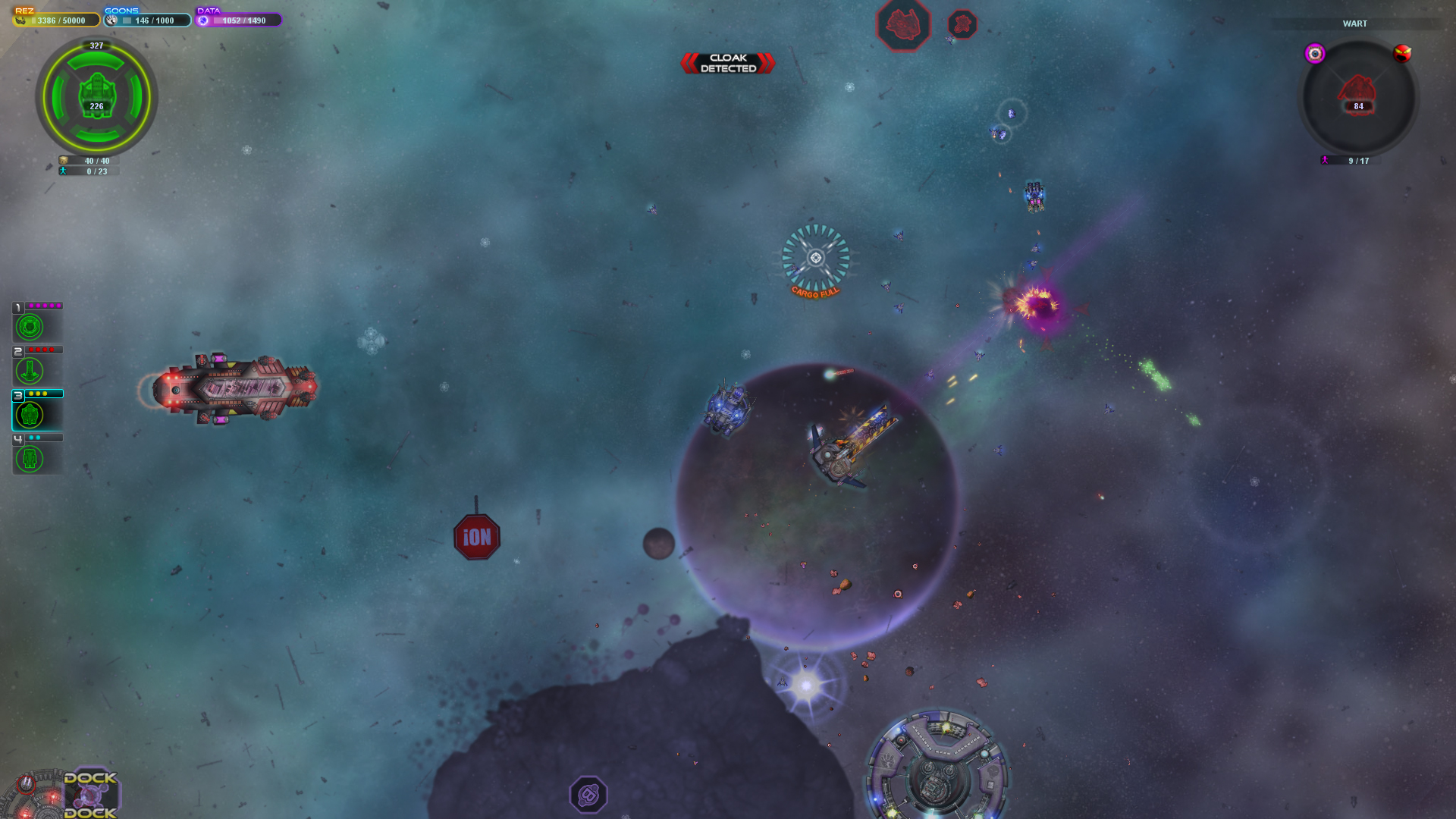Click the iON stop sign
The image size is (1456, 819).
(477, 537)
